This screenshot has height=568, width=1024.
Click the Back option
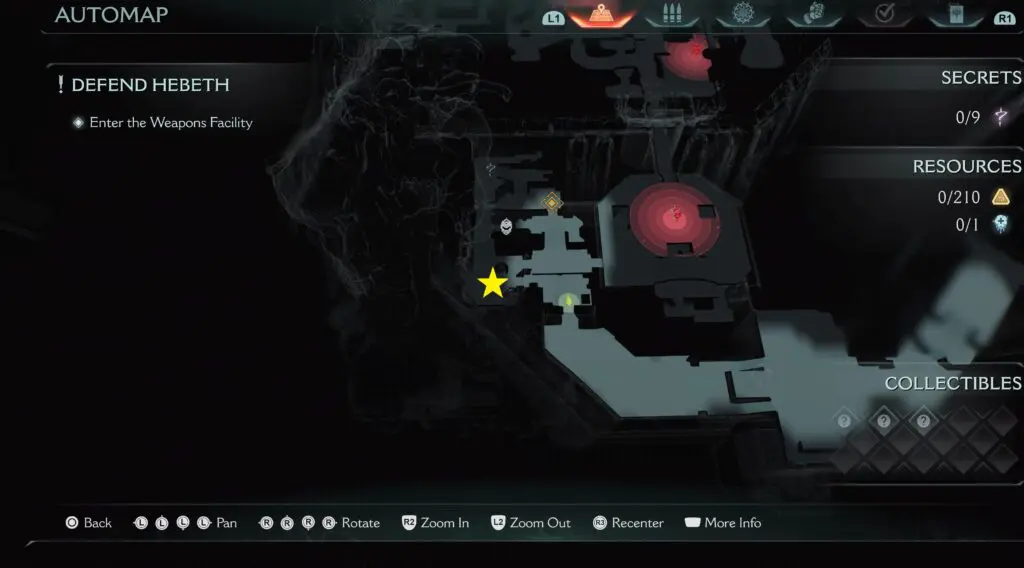click(x=89, y=523)
